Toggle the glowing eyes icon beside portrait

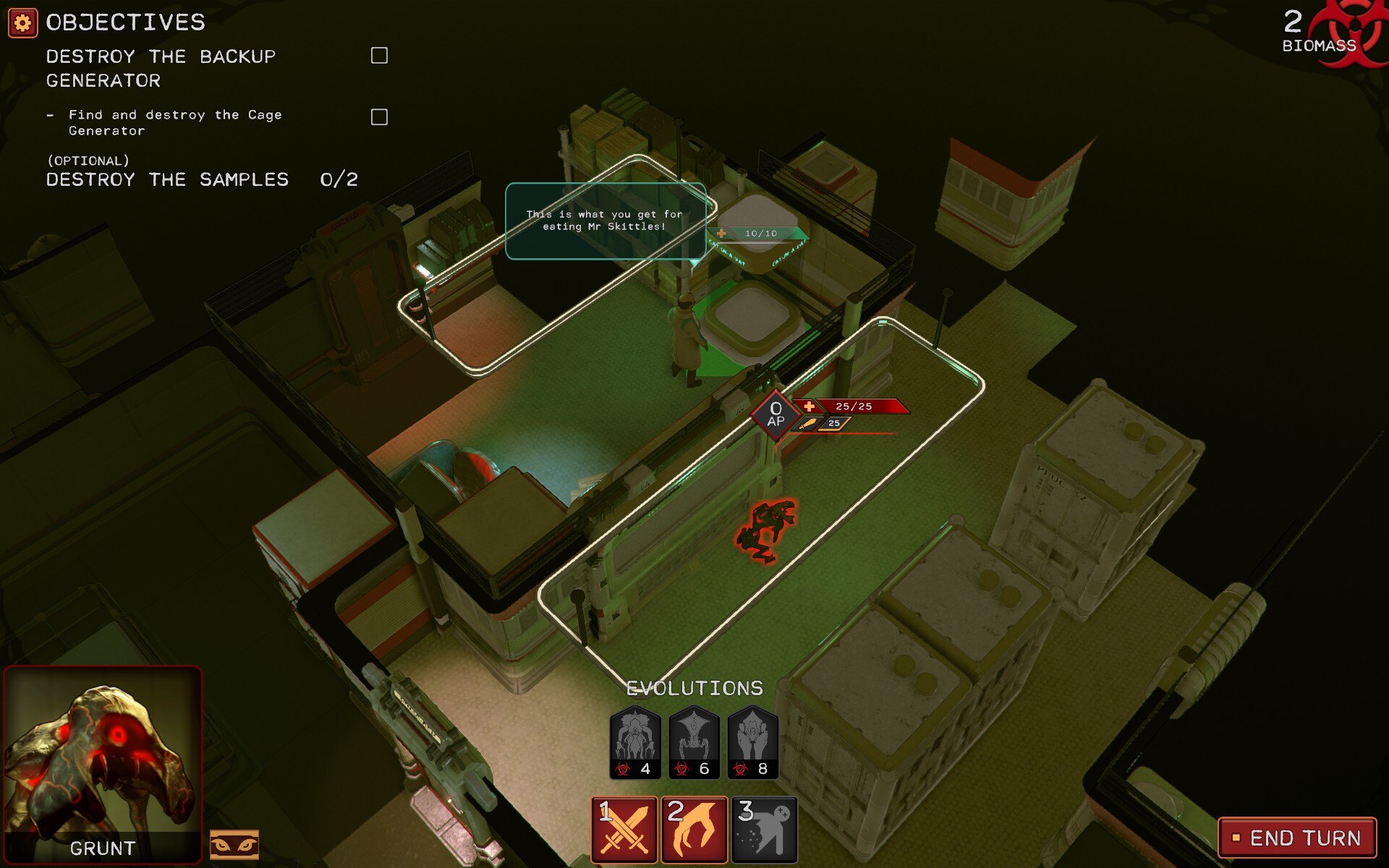[x=234, y=844]
